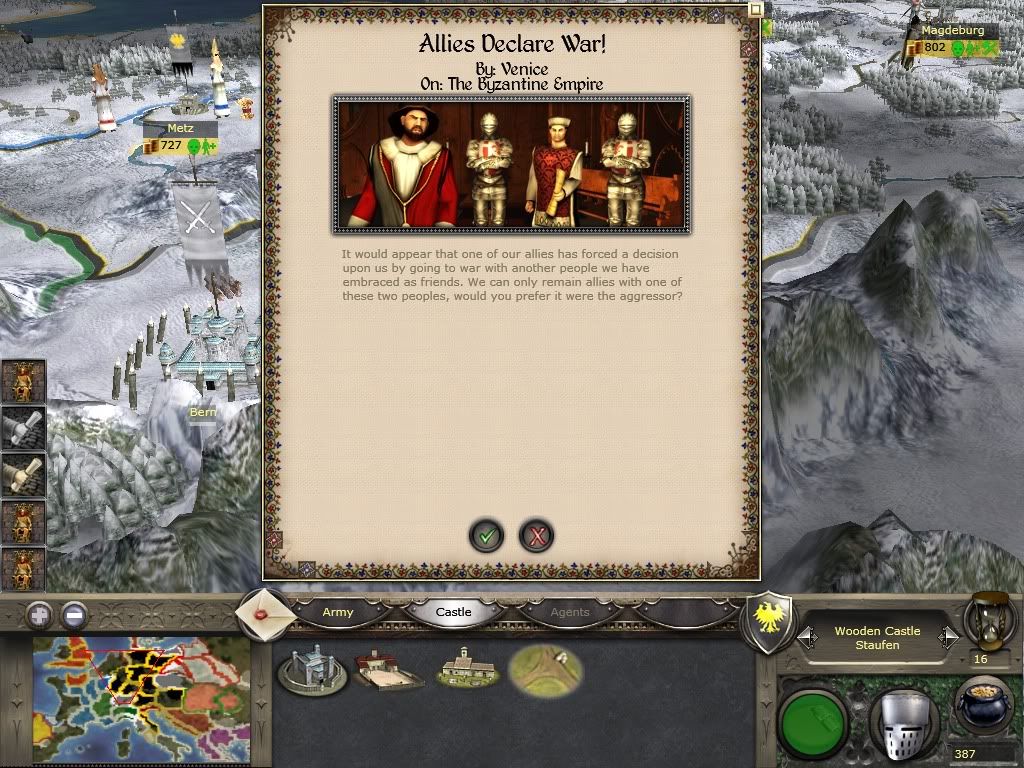Go to previous settlement with left arrow
1024x768 pixels.
pyautogui.click(x=808, y=636)
